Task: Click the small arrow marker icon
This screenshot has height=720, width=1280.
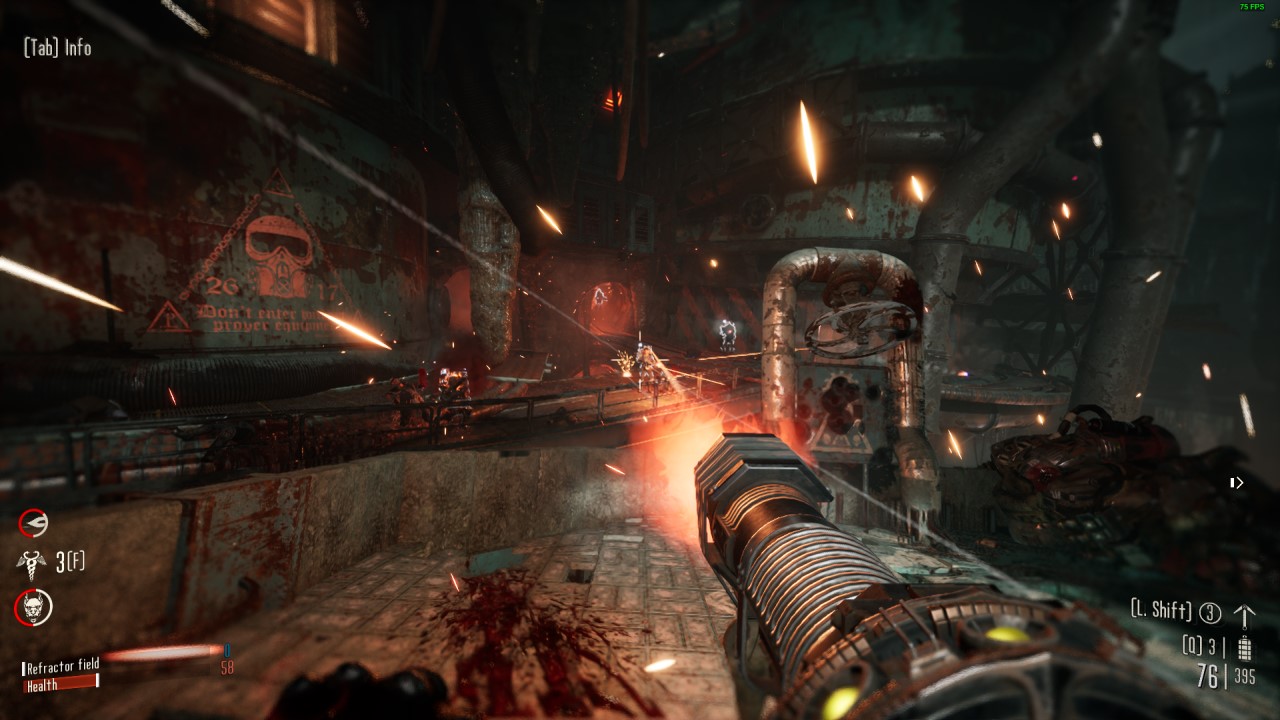Action: pos(1237,483)
